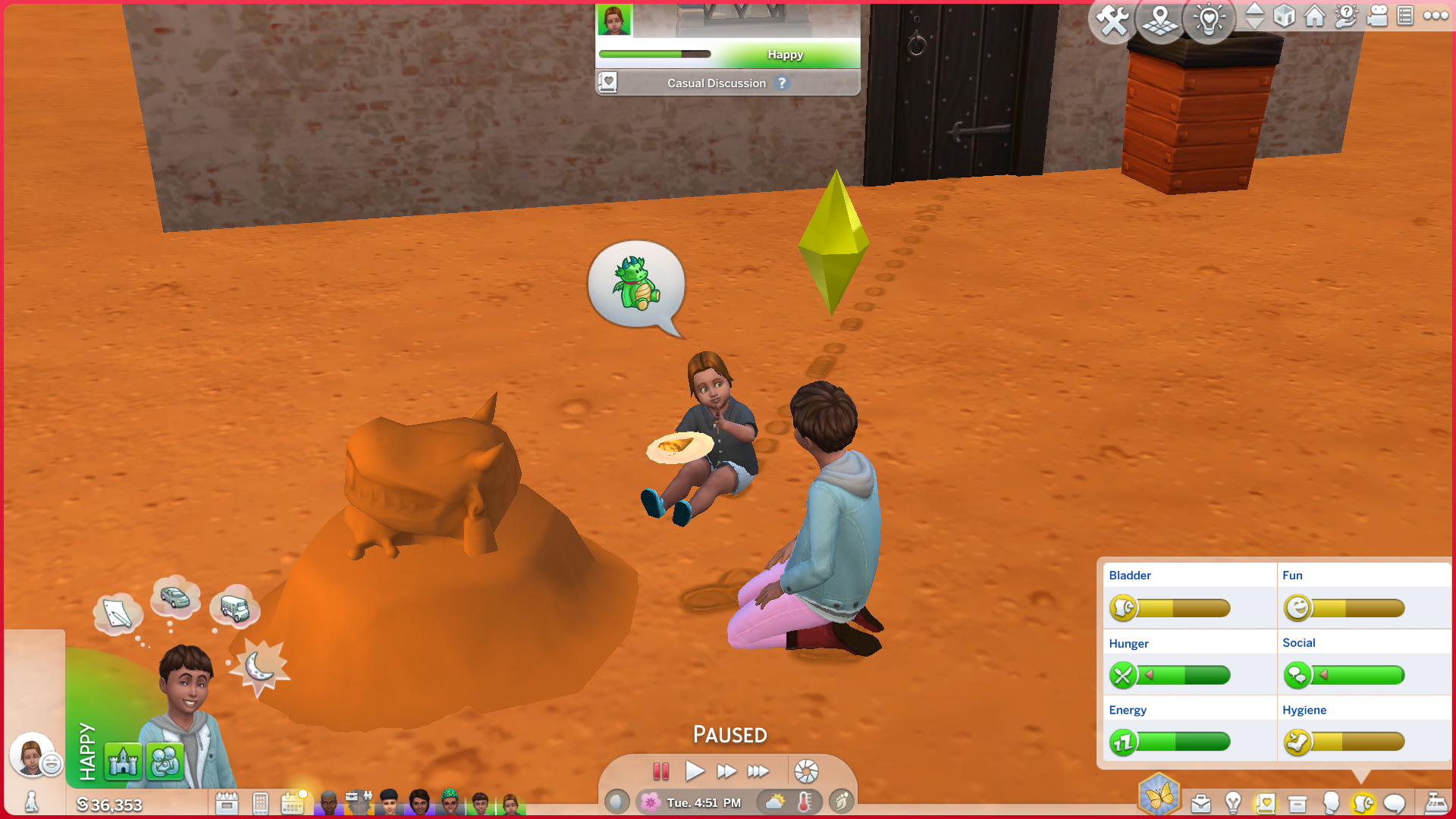Viewport: 1456px width, 819px height.
Task: Click the red pause button
Action: [x=661, y=772]
